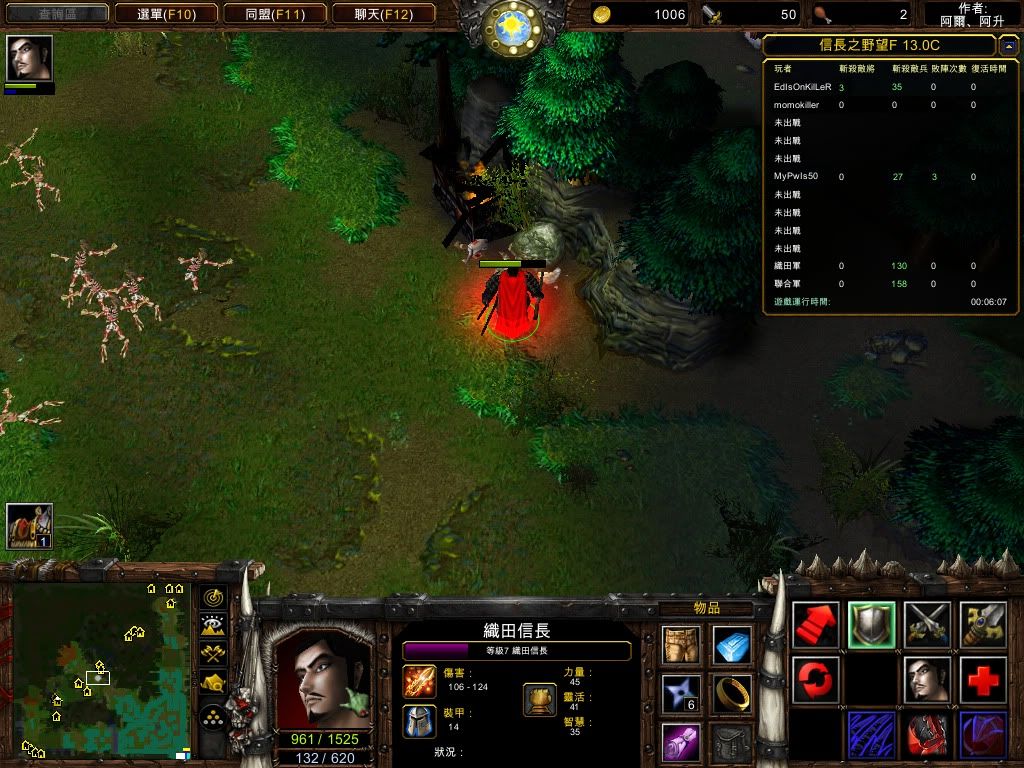Cast the blue slash-marks ability
The image size is (1024, 768).
pos(872,735)
